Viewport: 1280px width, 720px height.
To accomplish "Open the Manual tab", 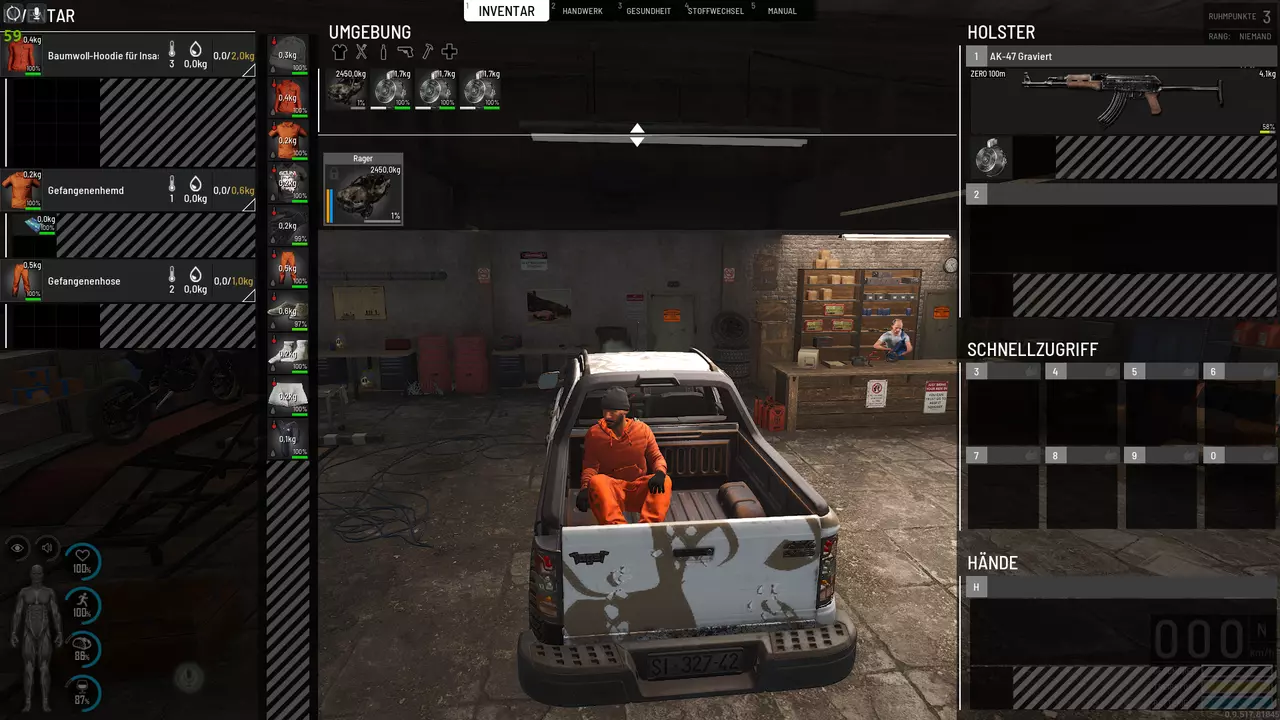I will pos(781,11).
